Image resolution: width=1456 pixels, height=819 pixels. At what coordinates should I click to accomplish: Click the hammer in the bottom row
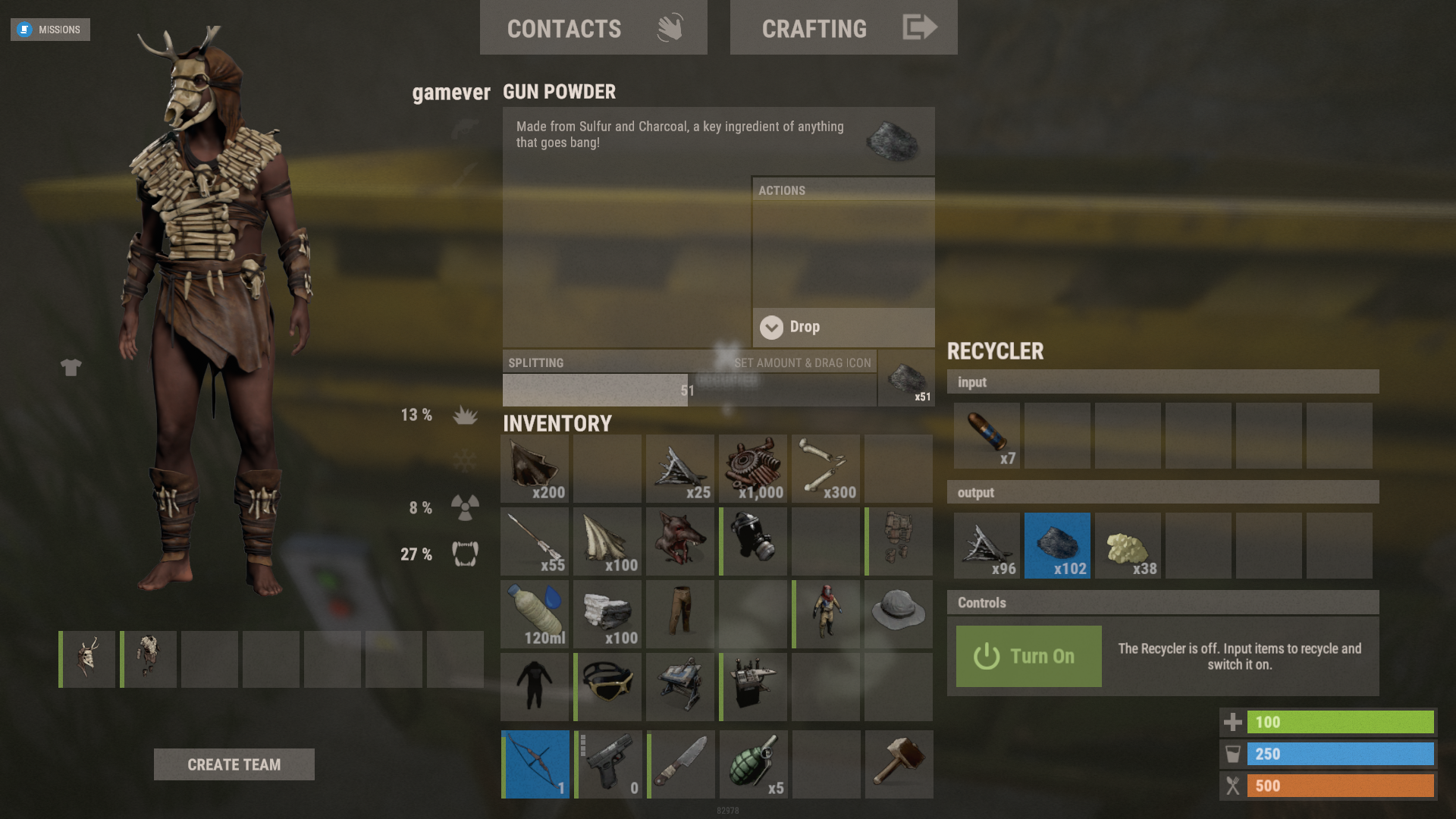[x=899, y=764]
